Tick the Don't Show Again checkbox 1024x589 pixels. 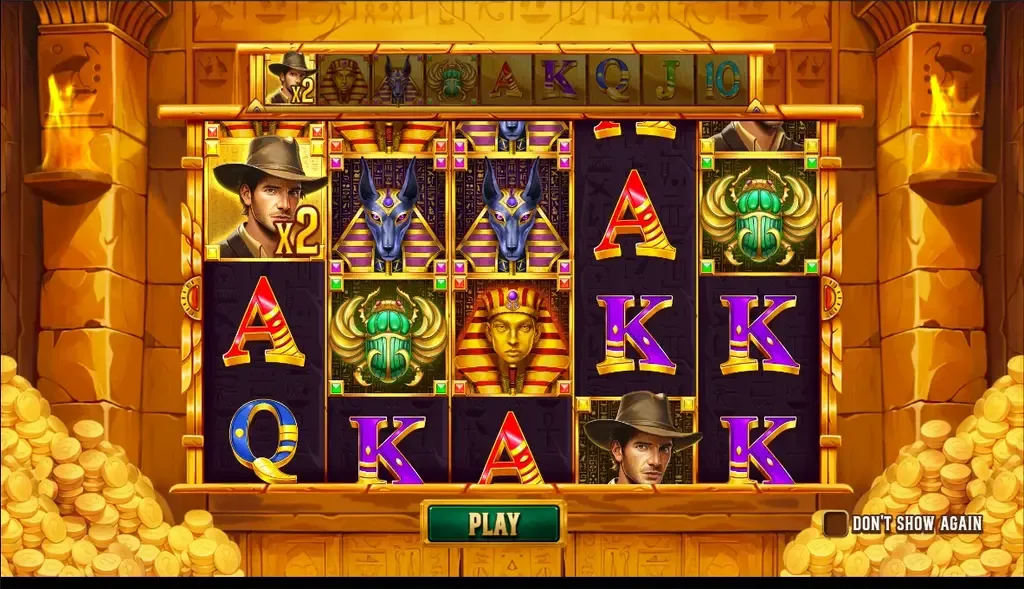pos(835,523)
